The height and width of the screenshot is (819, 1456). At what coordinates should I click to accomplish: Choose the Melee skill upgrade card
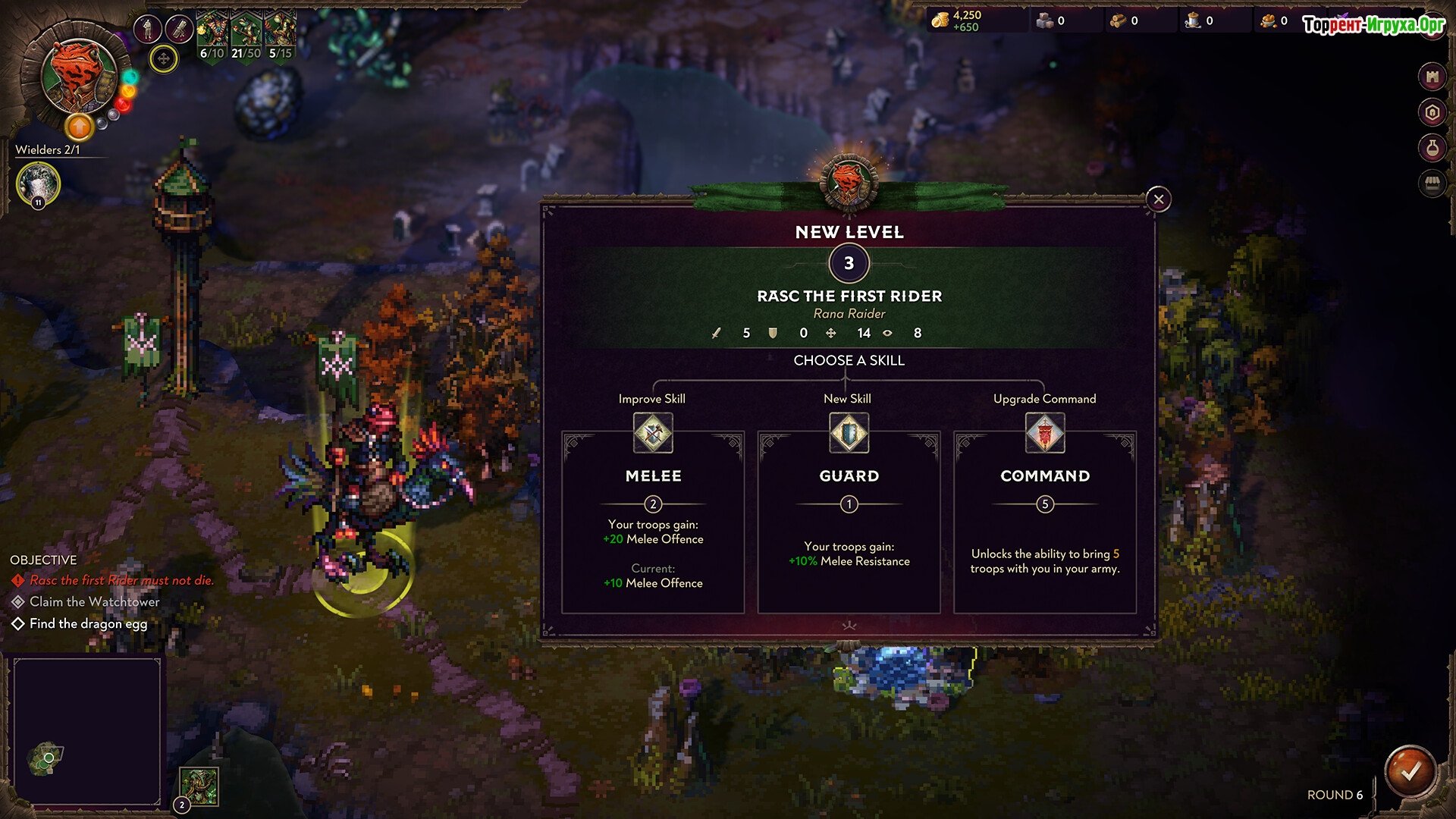(652, 523)
